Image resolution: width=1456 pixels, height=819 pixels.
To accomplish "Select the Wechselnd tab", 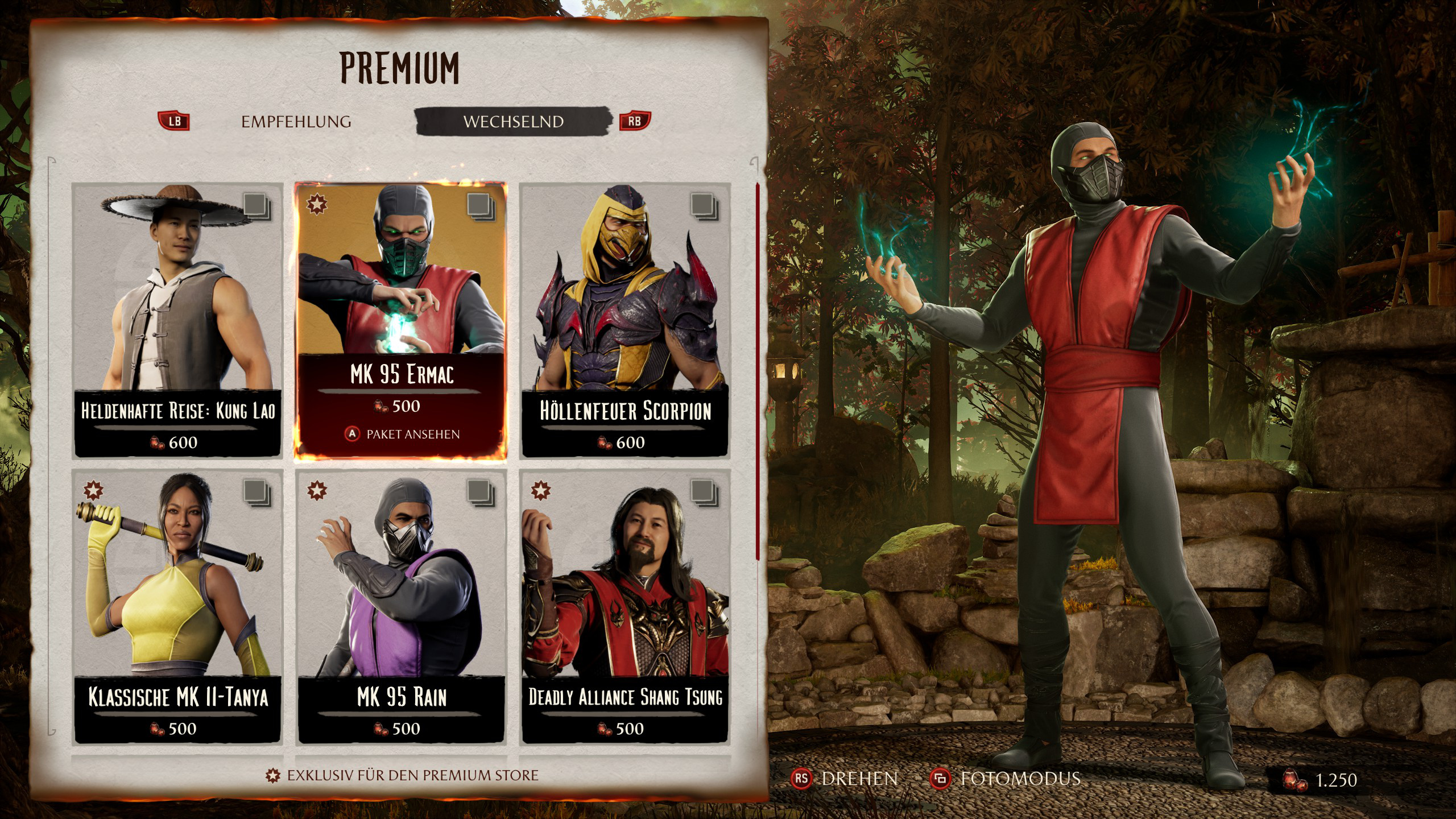I will click(x=513, y=122).
